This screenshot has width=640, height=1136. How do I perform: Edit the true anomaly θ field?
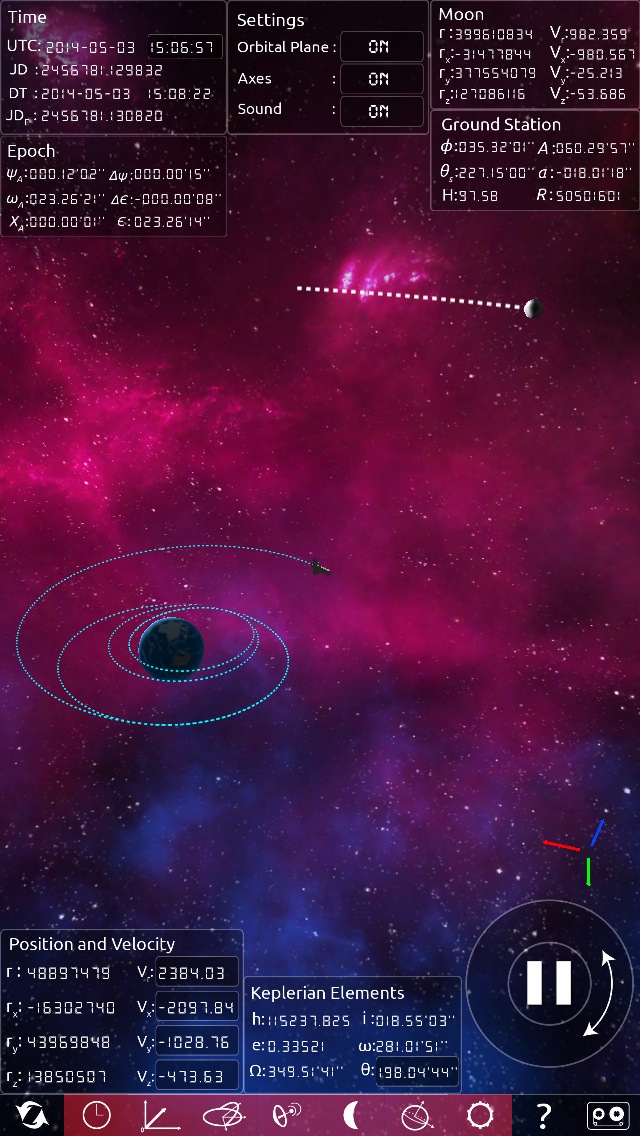(417, 1073)
